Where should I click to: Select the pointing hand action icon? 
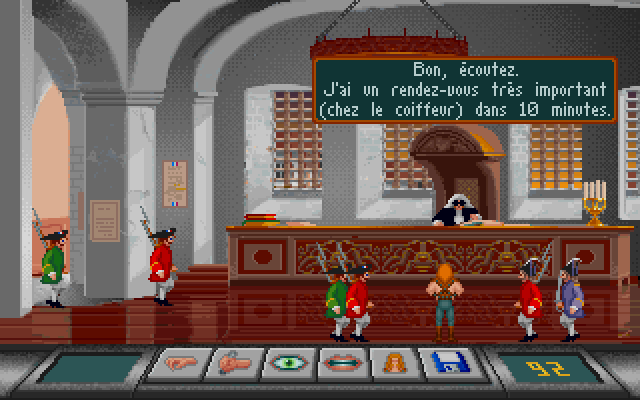pos(179,364)
